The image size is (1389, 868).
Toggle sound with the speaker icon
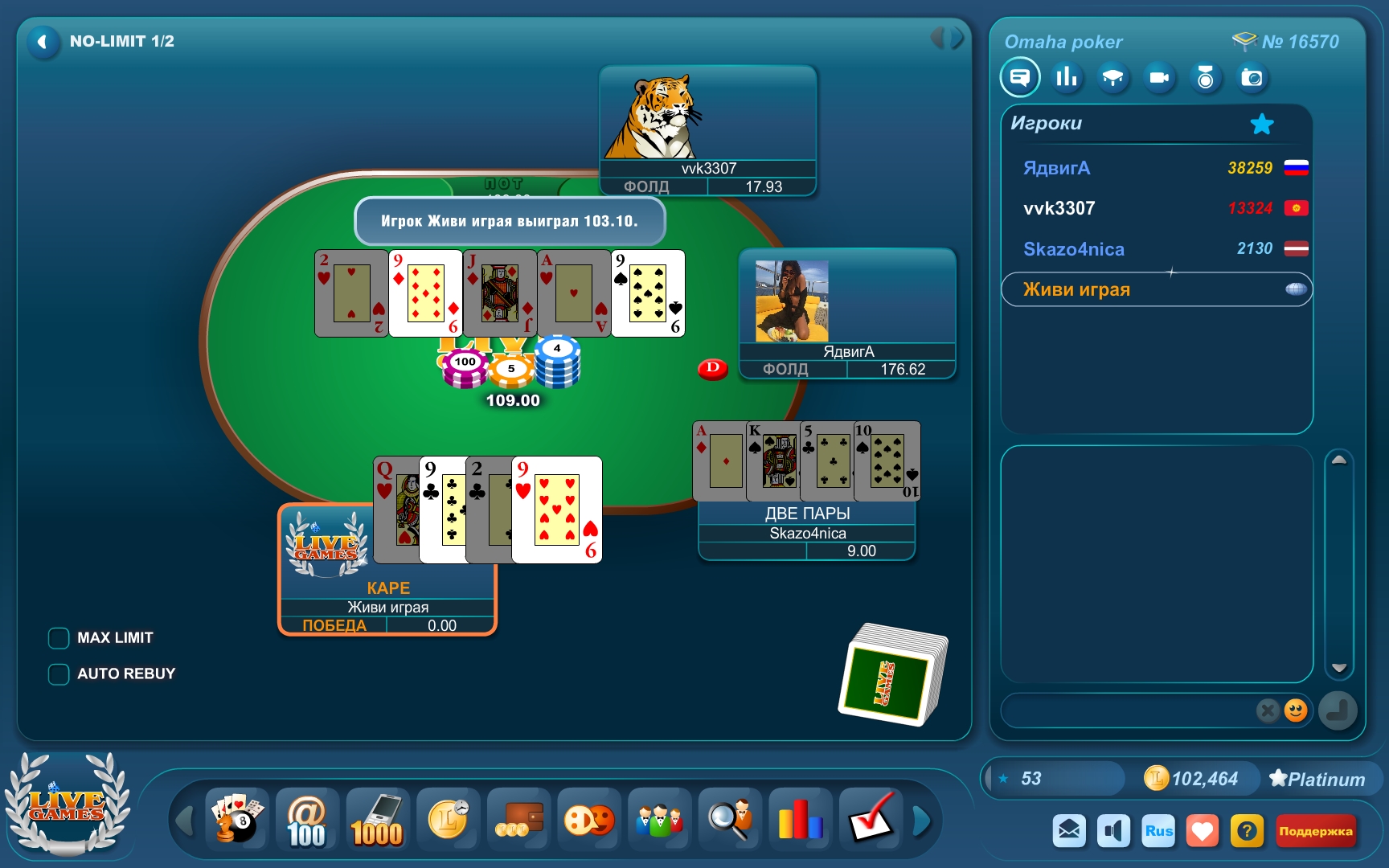(x=1113, y=831)
